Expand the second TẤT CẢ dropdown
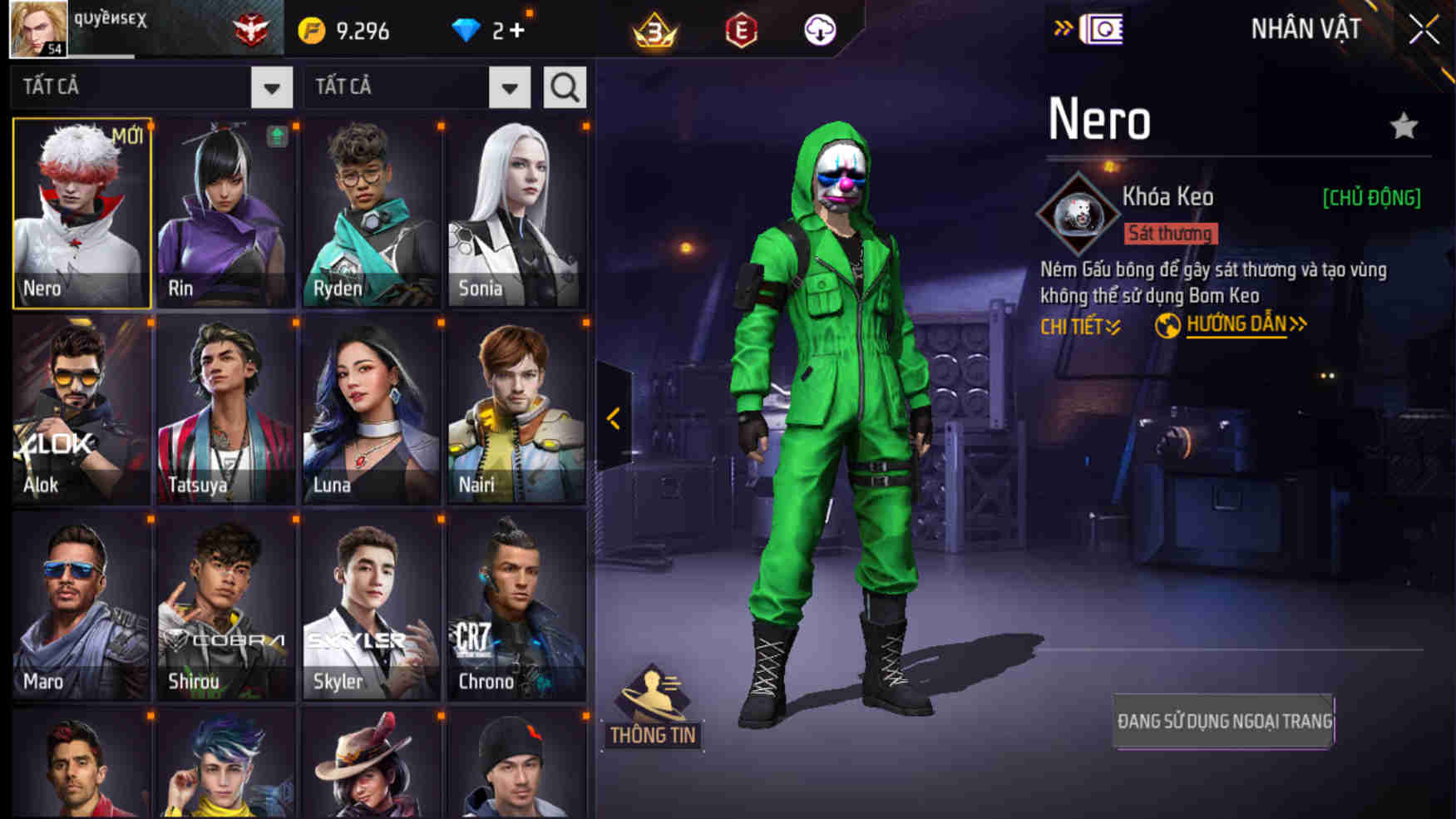 coord(510,86)
